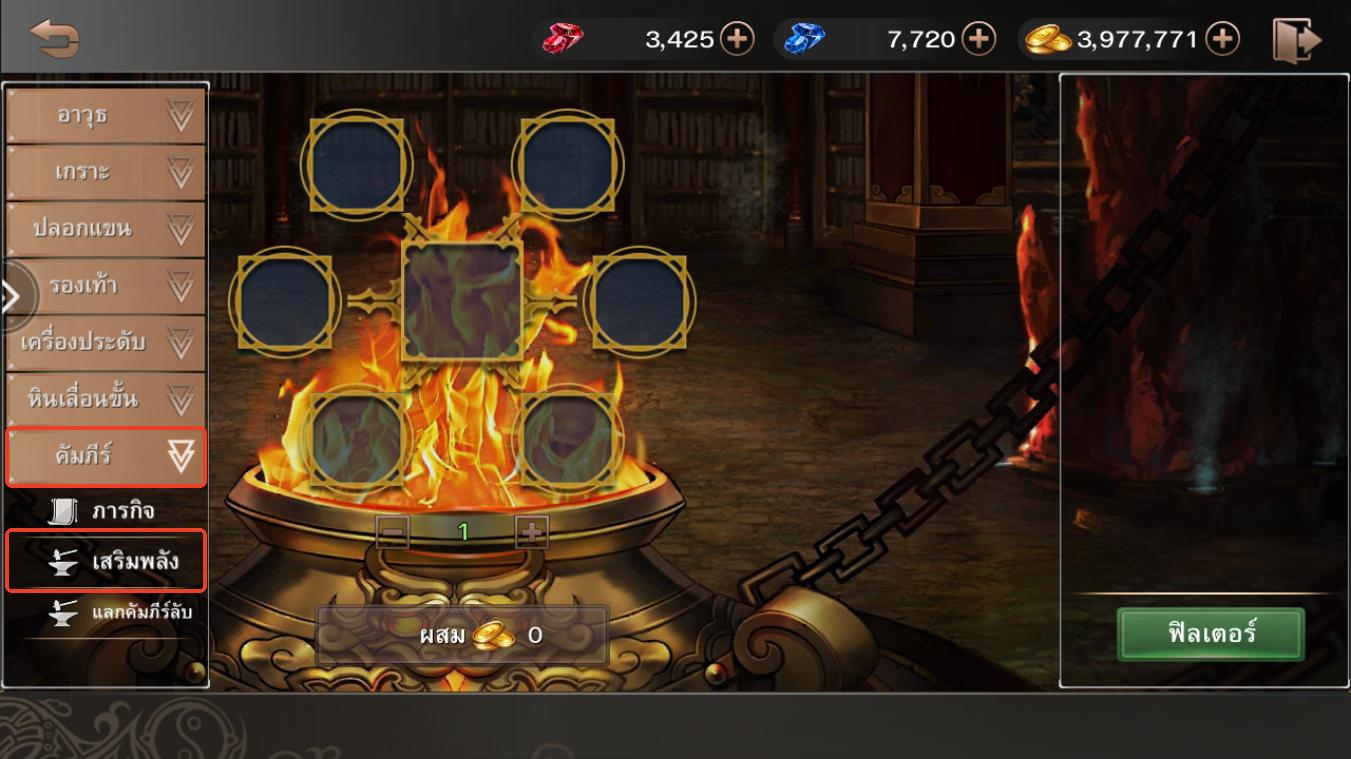Expand the อาวุธ category

[106, 116]
